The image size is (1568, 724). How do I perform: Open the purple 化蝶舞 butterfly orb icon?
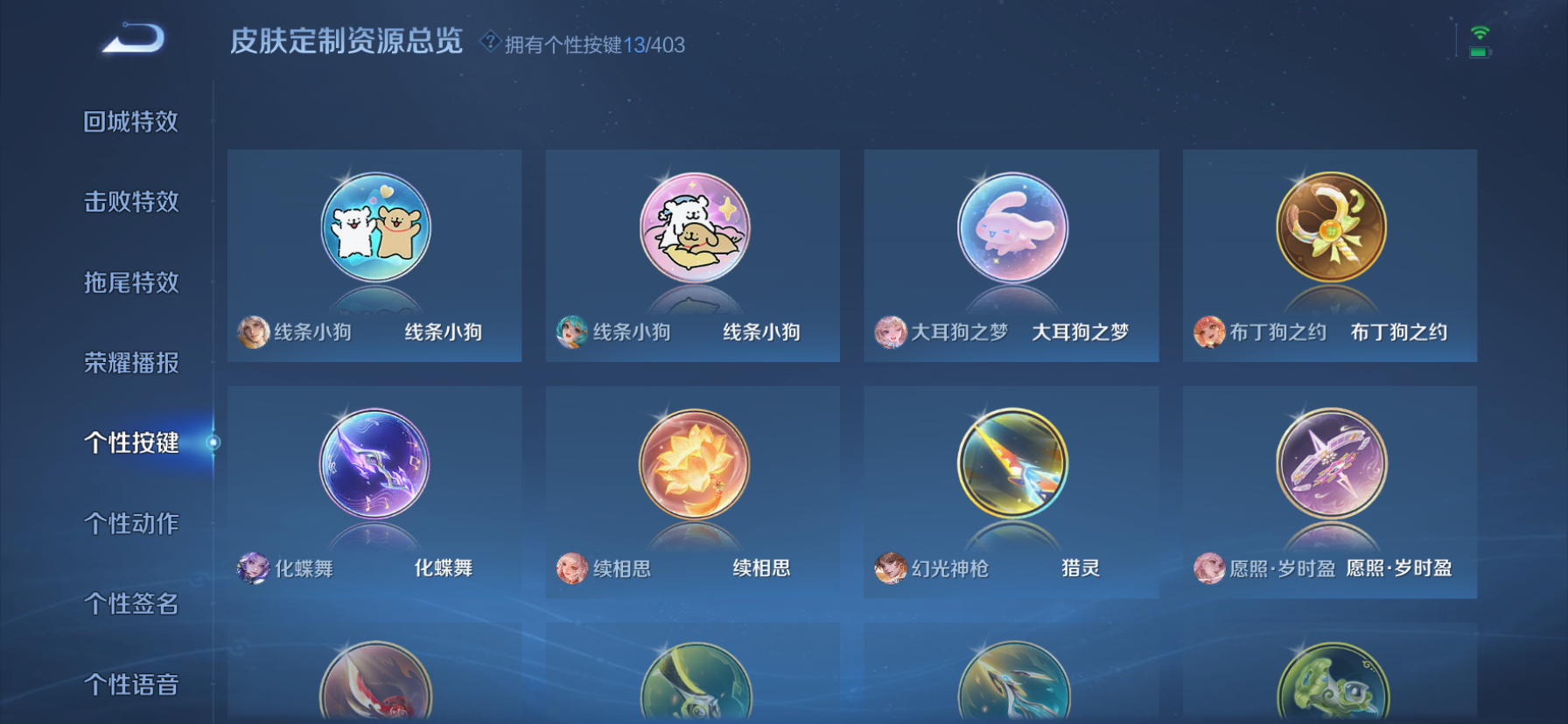click(x=374, y=464)
